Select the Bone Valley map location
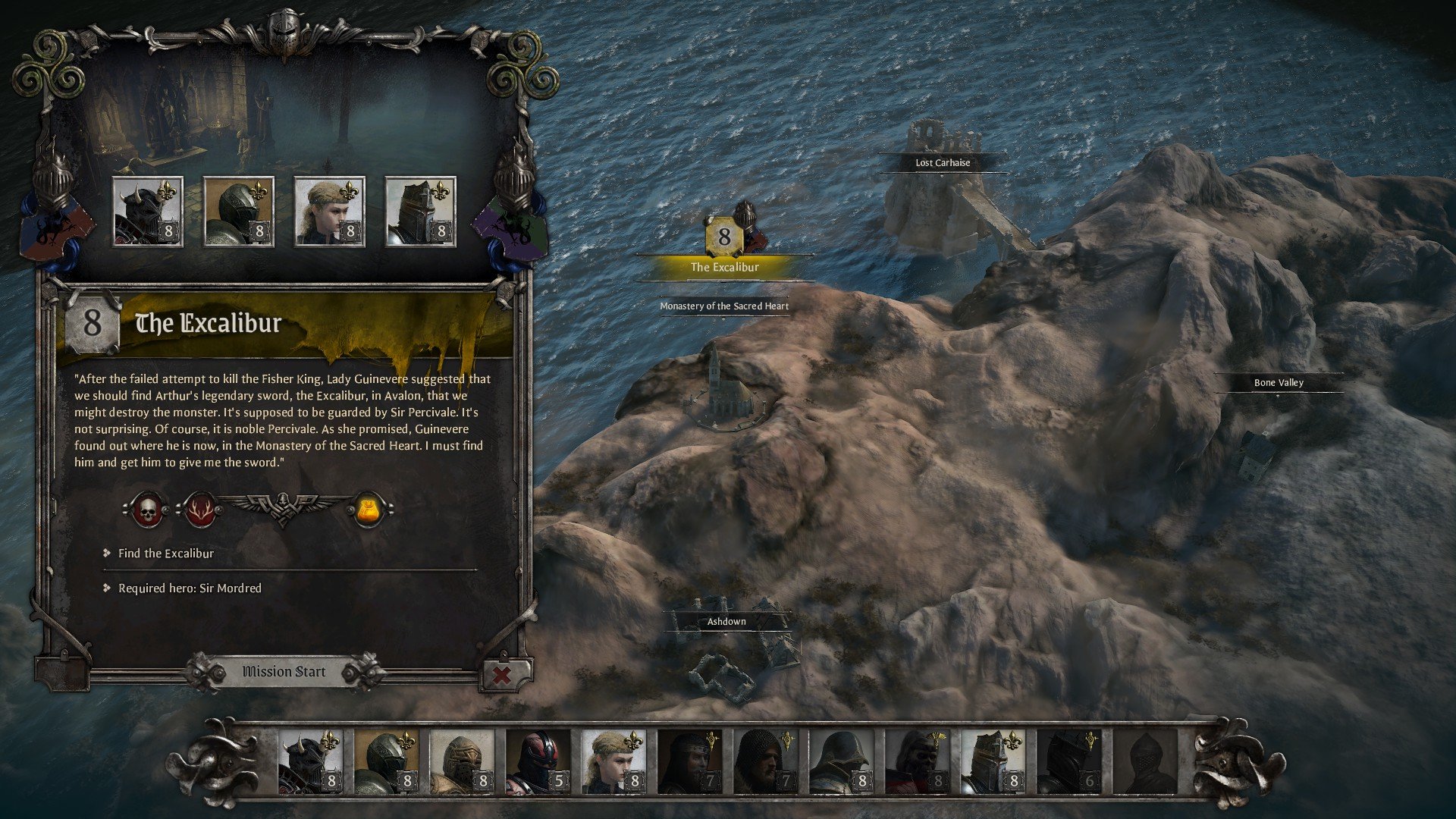The image size is (1456, 819). (1279, 383)
